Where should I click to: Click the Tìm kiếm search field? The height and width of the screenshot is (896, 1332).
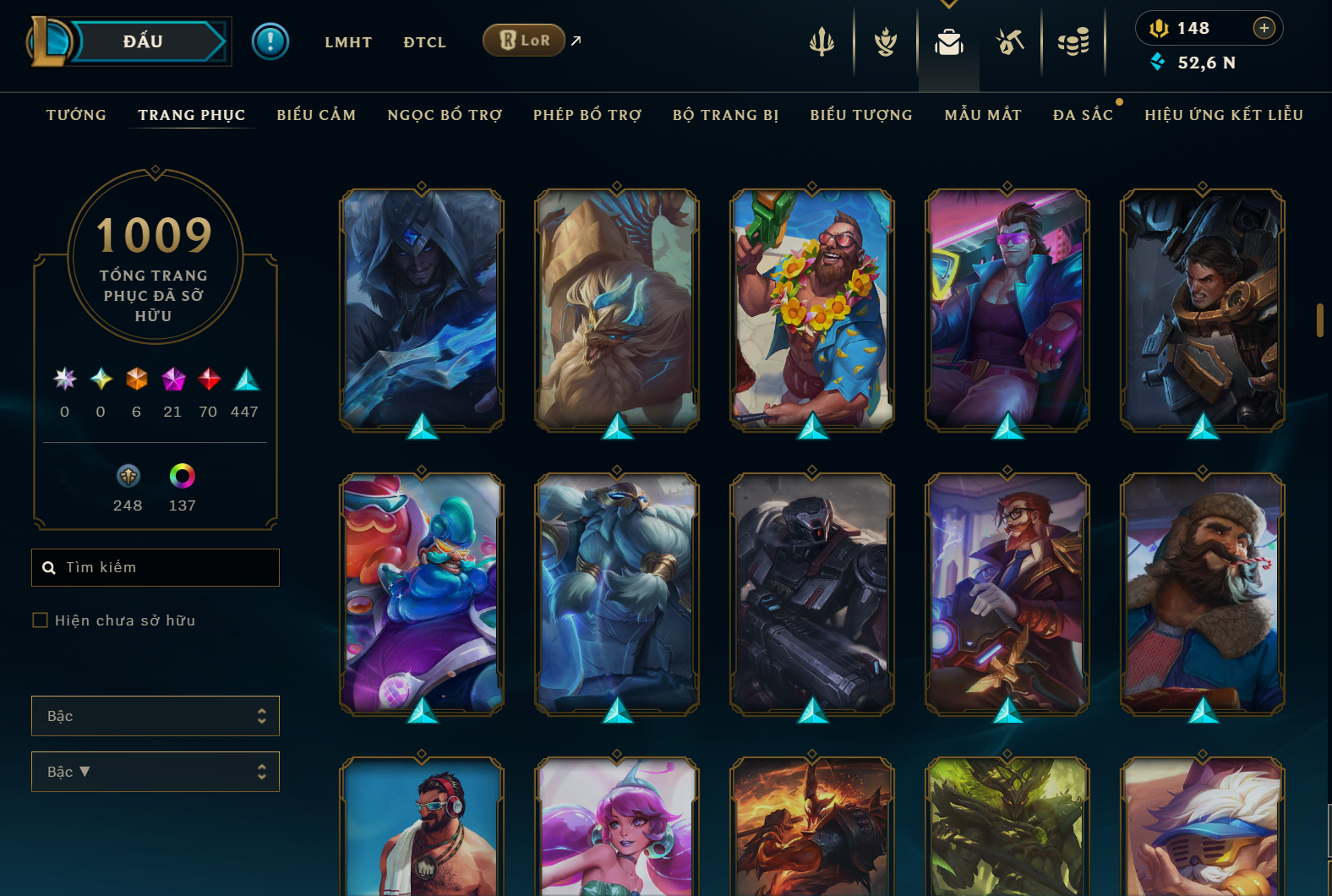click(x=165, y=567)
